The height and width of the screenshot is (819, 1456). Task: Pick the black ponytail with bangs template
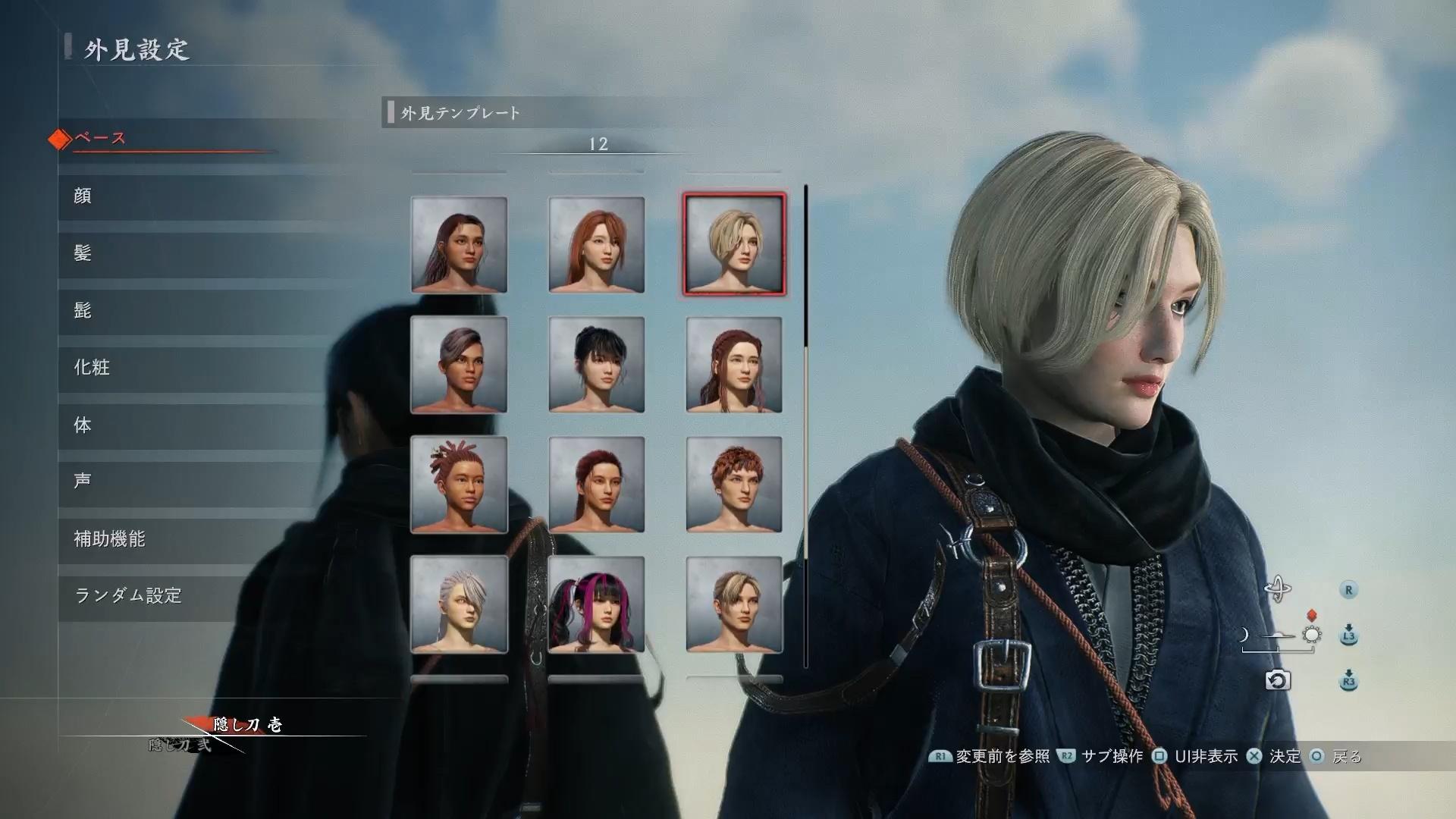click(x=596, y=365)
